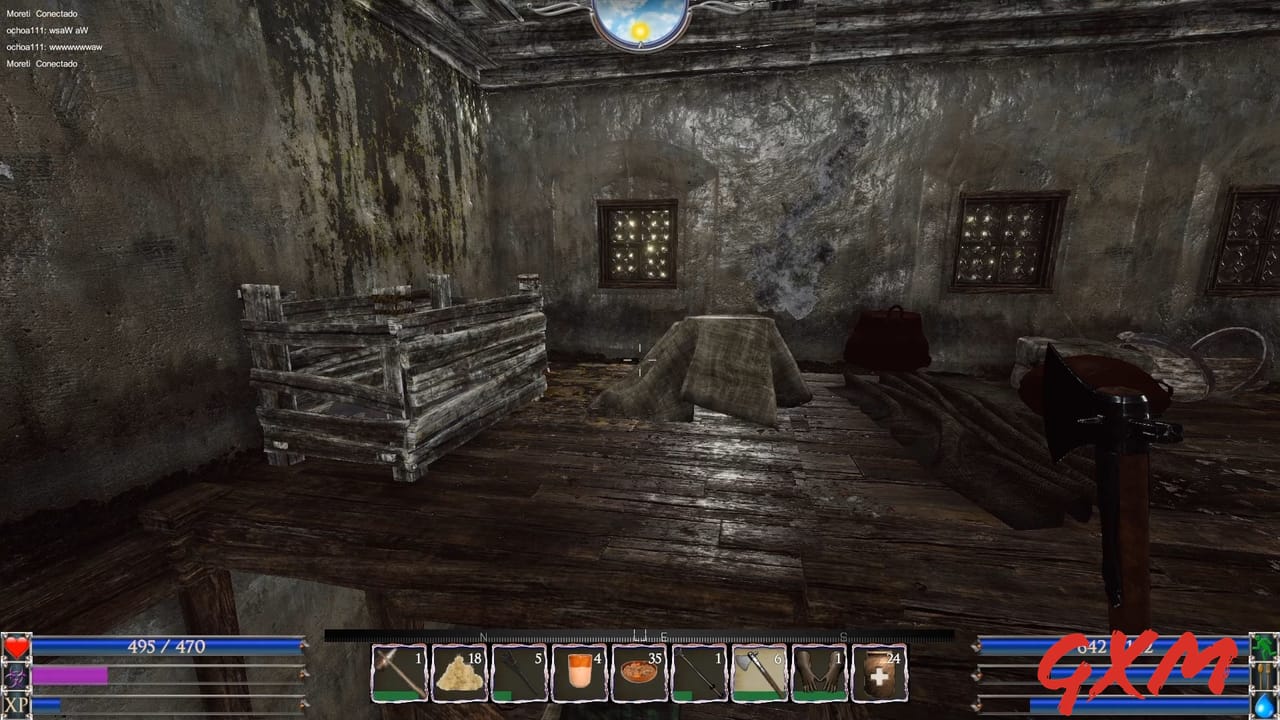This screenshot has width=1280, height=720.
Task: Click the blue water droplet thirst icon
Action: [1263, 706]
